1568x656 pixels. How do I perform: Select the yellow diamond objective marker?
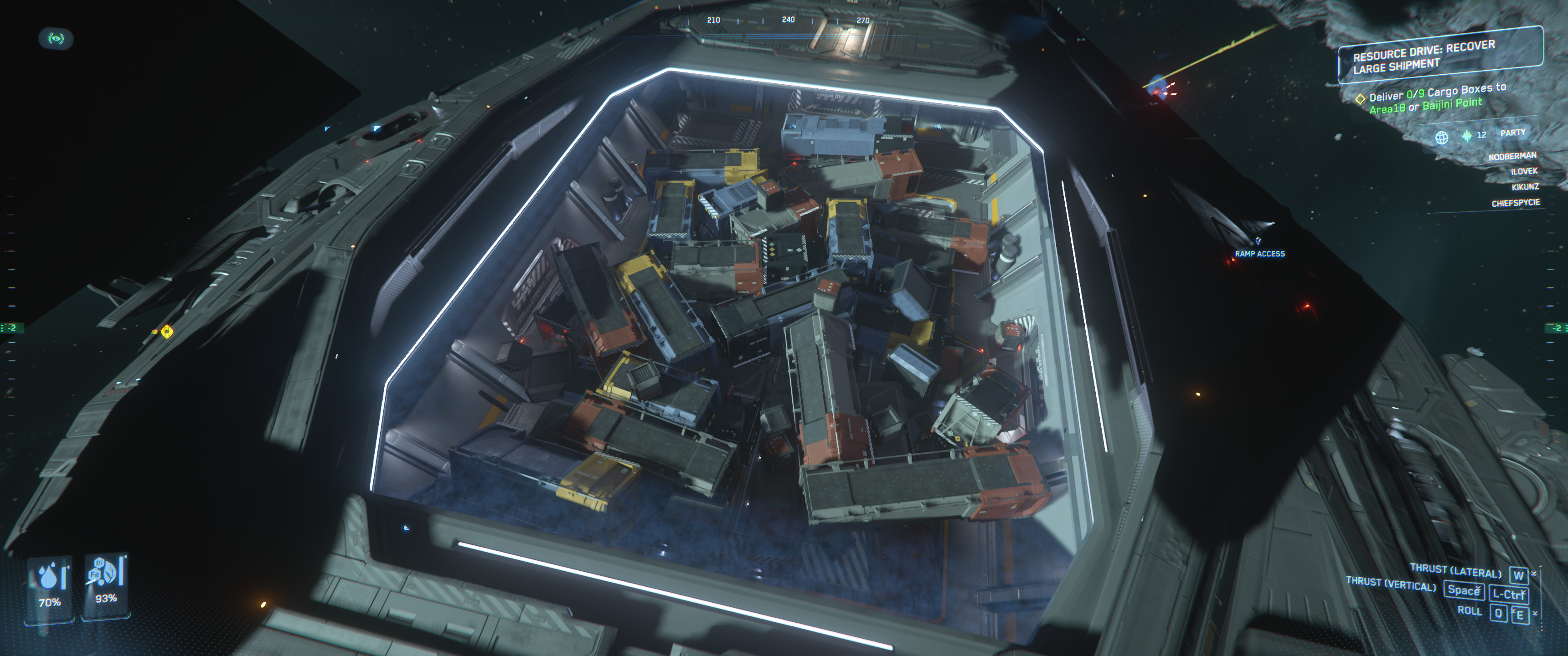pyautogui.click(x=167, y=331)
